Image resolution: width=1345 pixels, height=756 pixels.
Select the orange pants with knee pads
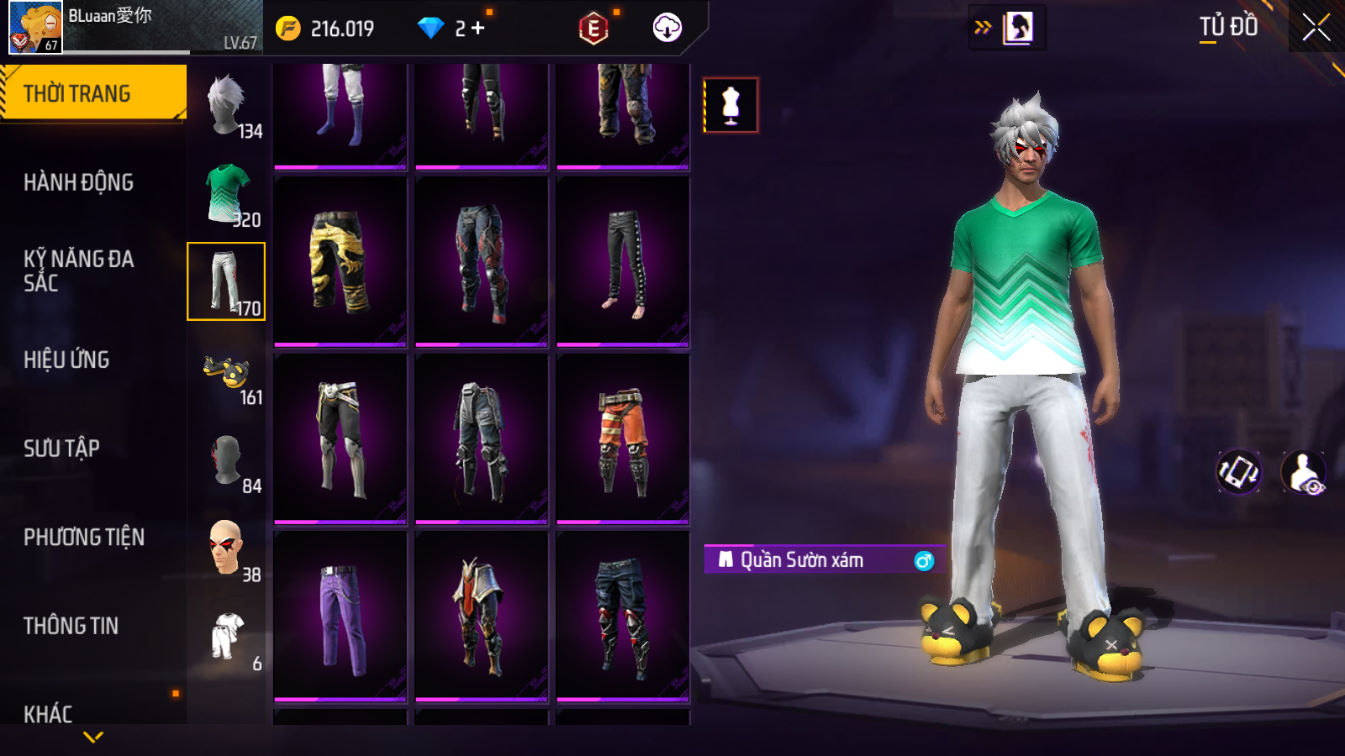(x=623, y=439)
